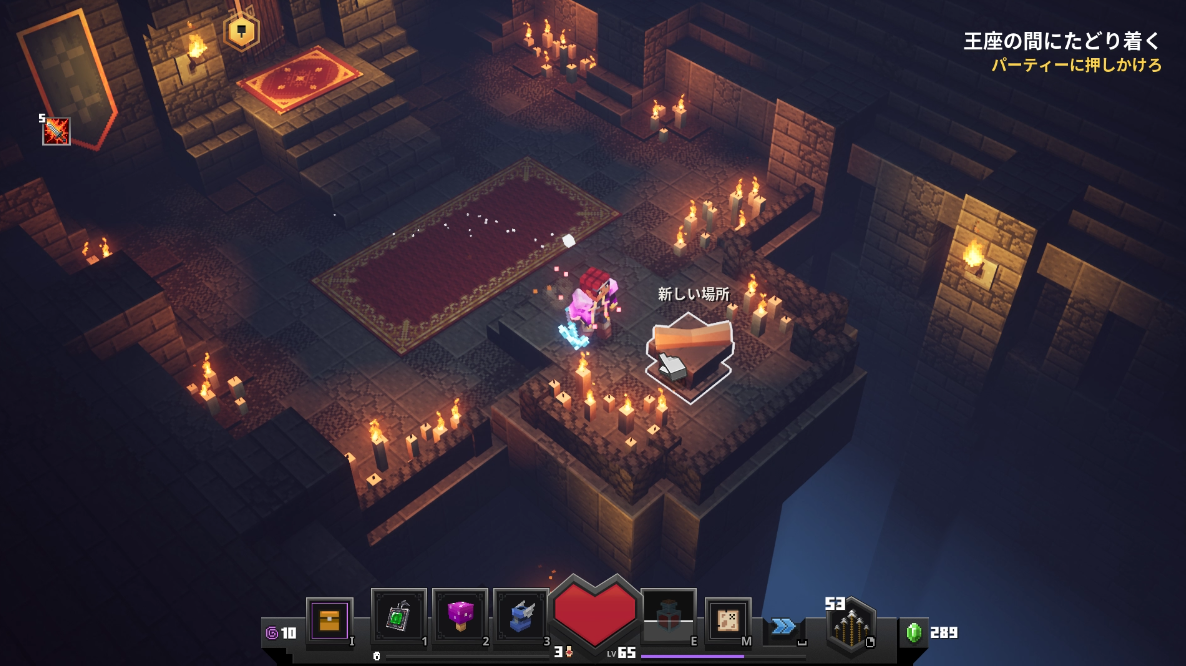Click the 王座の間にたどり着く objective tracker
1186x666 pixels.
1062,41
